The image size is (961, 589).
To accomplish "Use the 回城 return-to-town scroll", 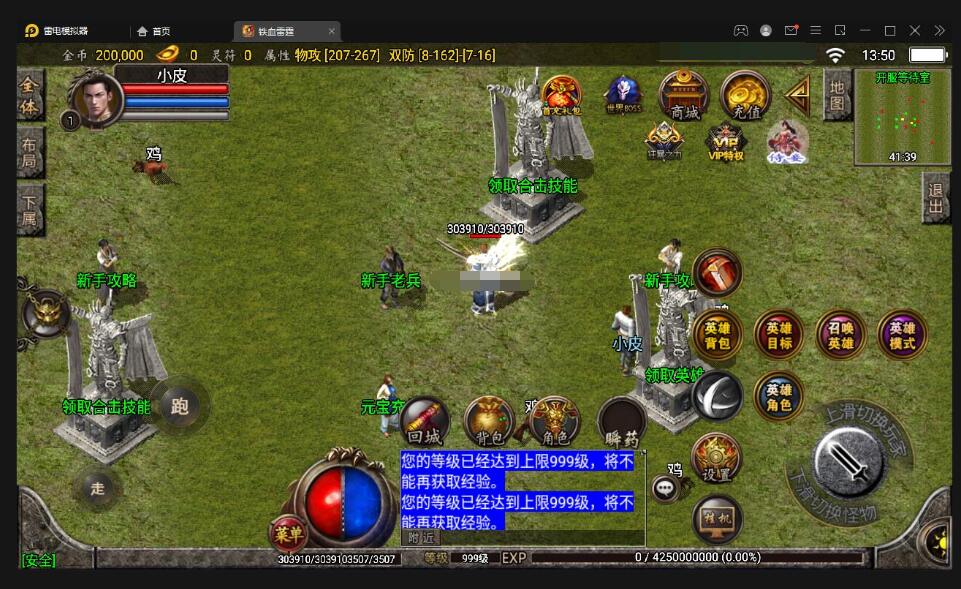I will (425, 420).
